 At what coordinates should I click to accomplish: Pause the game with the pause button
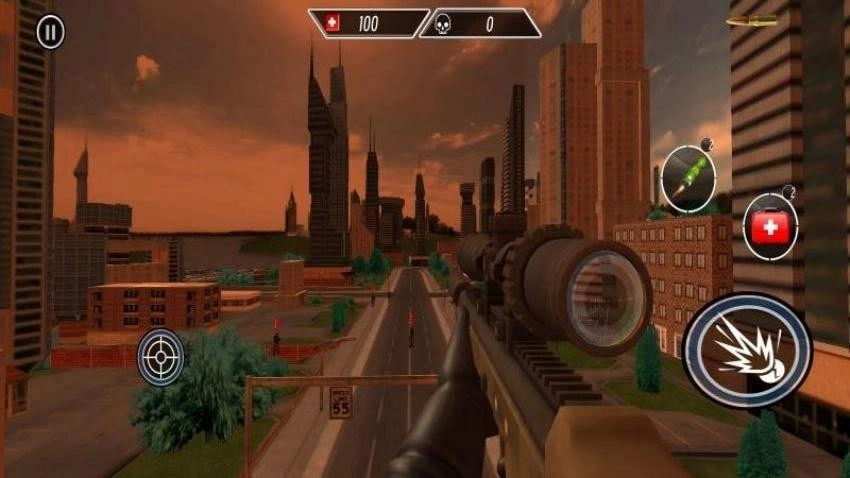[50, 32]
